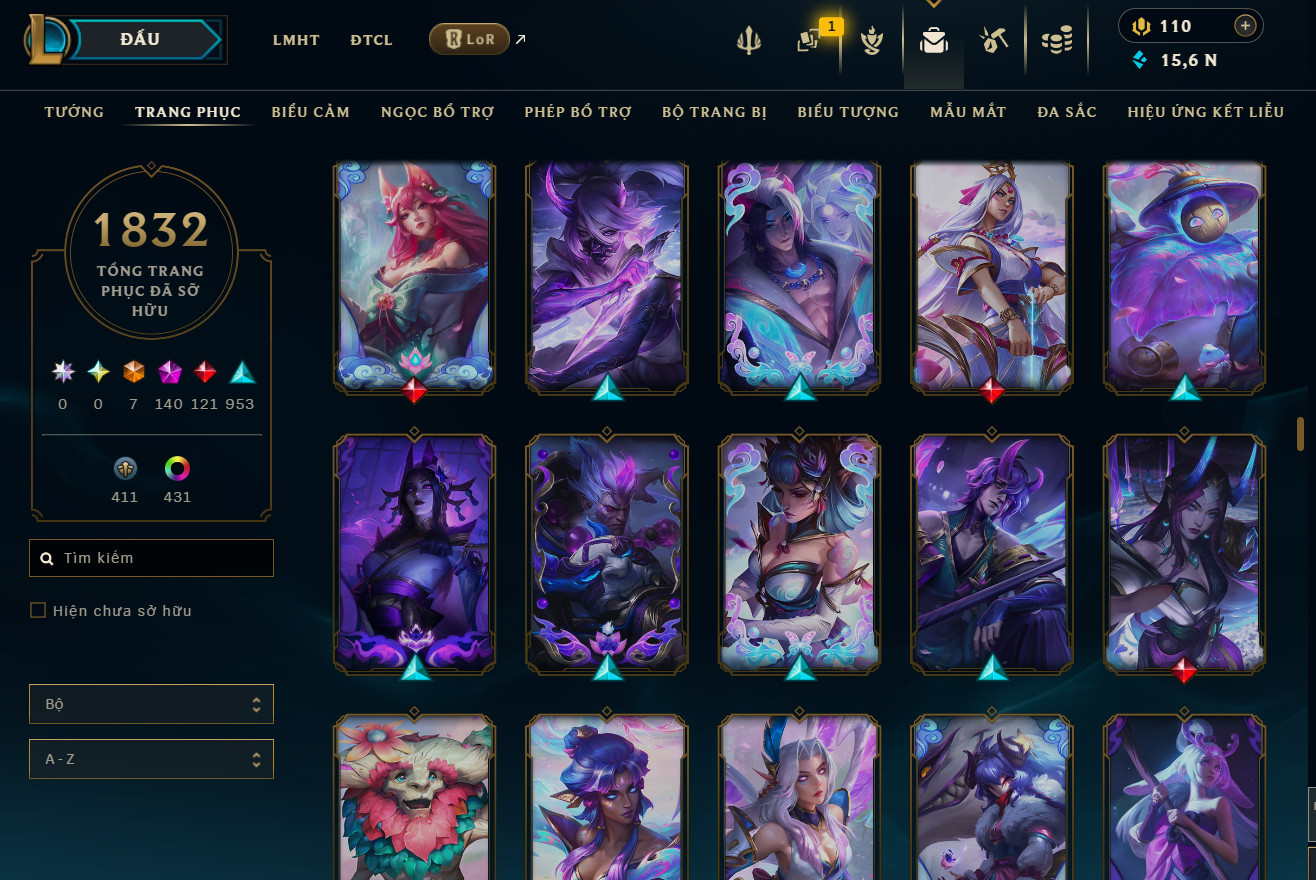This screenshot has width=1316, height=880.
Task: Open the A - Z sort dropdown
Action: [x=151, y=759]
